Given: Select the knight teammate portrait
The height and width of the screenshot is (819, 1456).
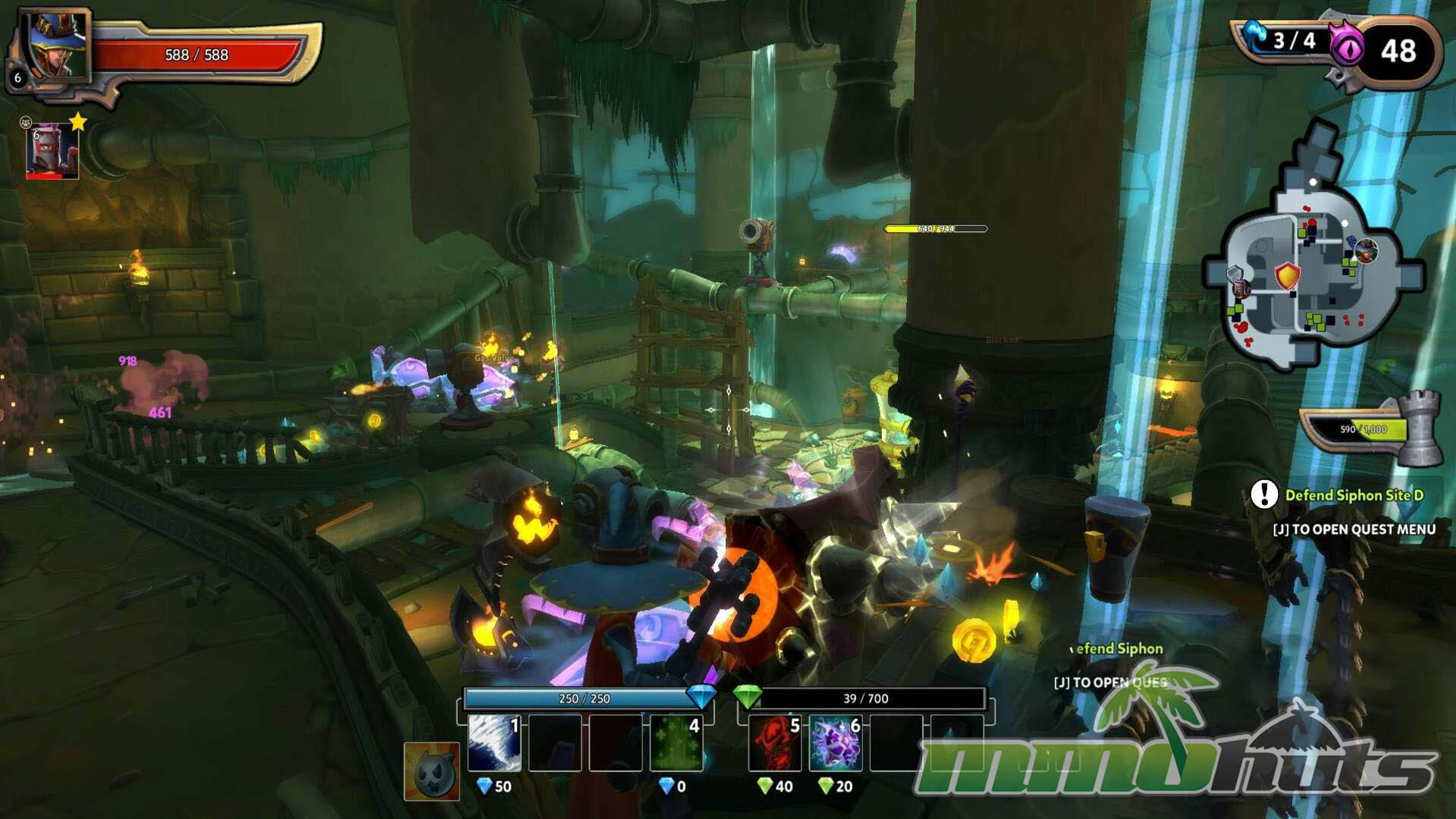Looking at the screenshot, I should 52,152.
